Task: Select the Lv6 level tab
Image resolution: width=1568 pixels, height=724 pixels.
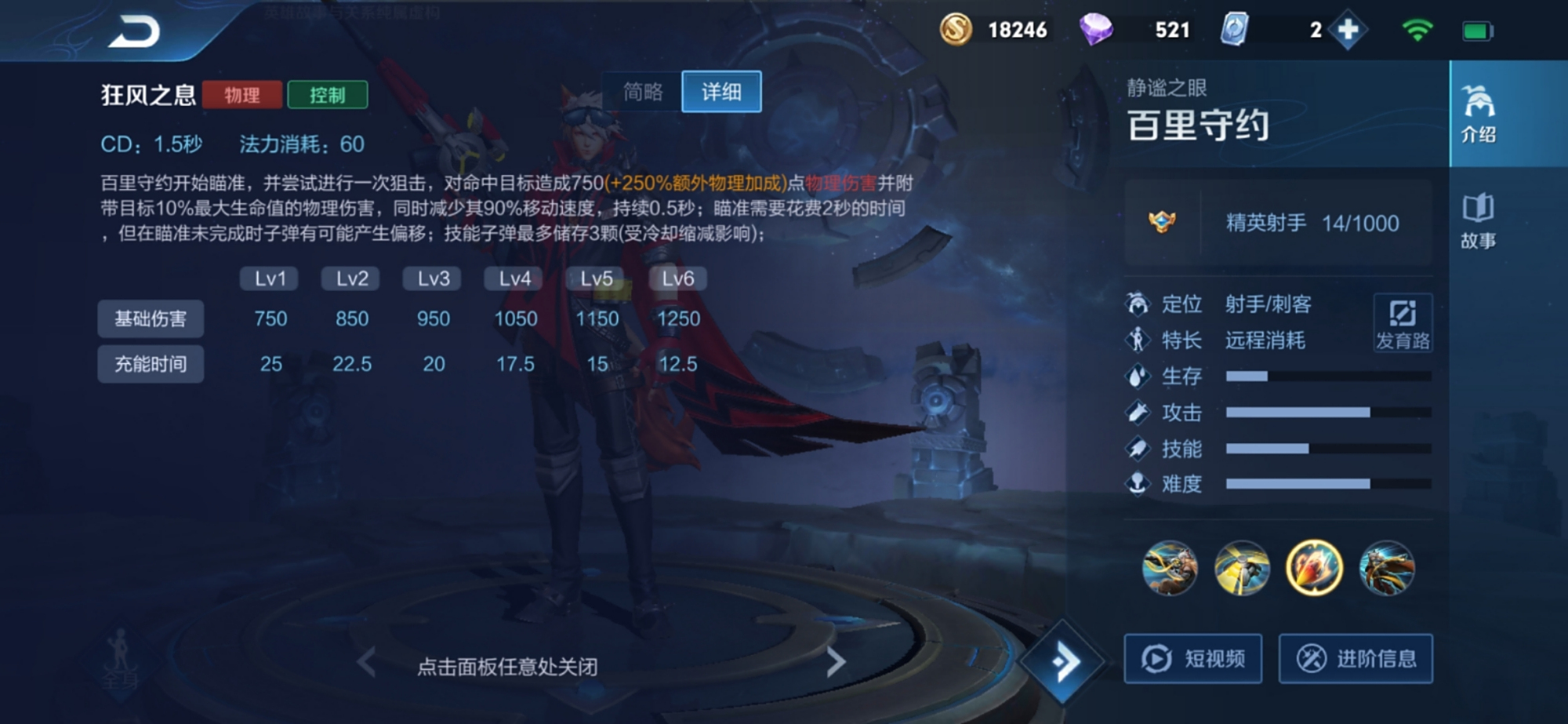Action: click(x=677, y=278)
